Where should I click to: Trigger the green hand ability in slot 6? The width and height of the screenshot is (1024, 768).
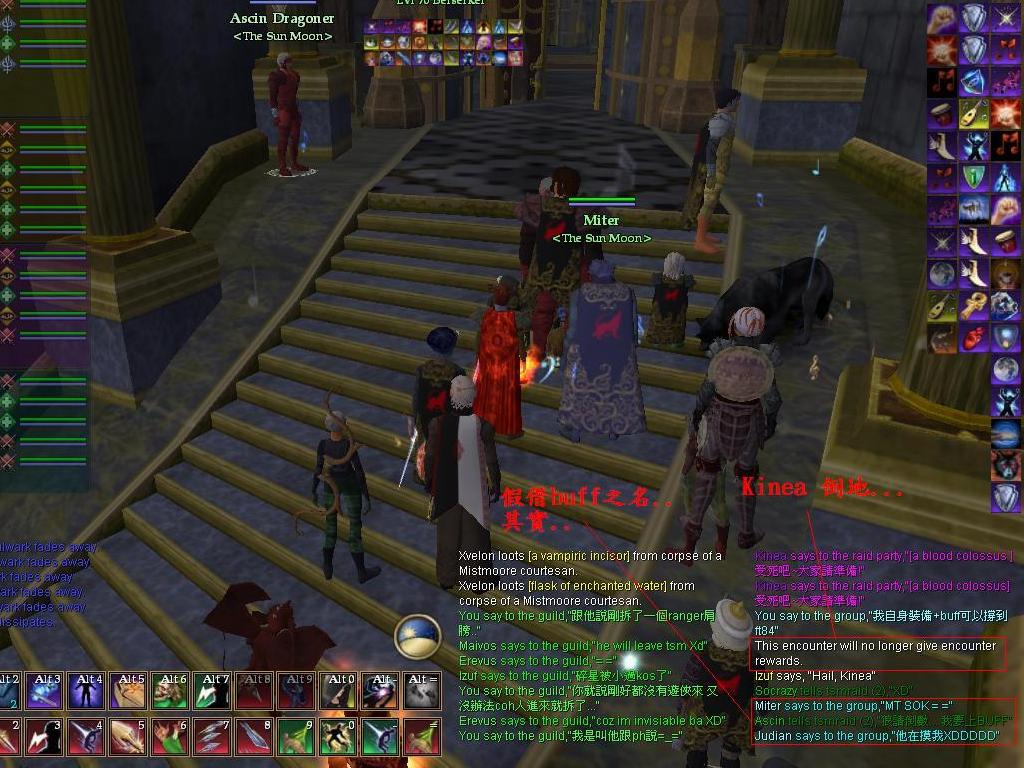[x=169, y=737]
